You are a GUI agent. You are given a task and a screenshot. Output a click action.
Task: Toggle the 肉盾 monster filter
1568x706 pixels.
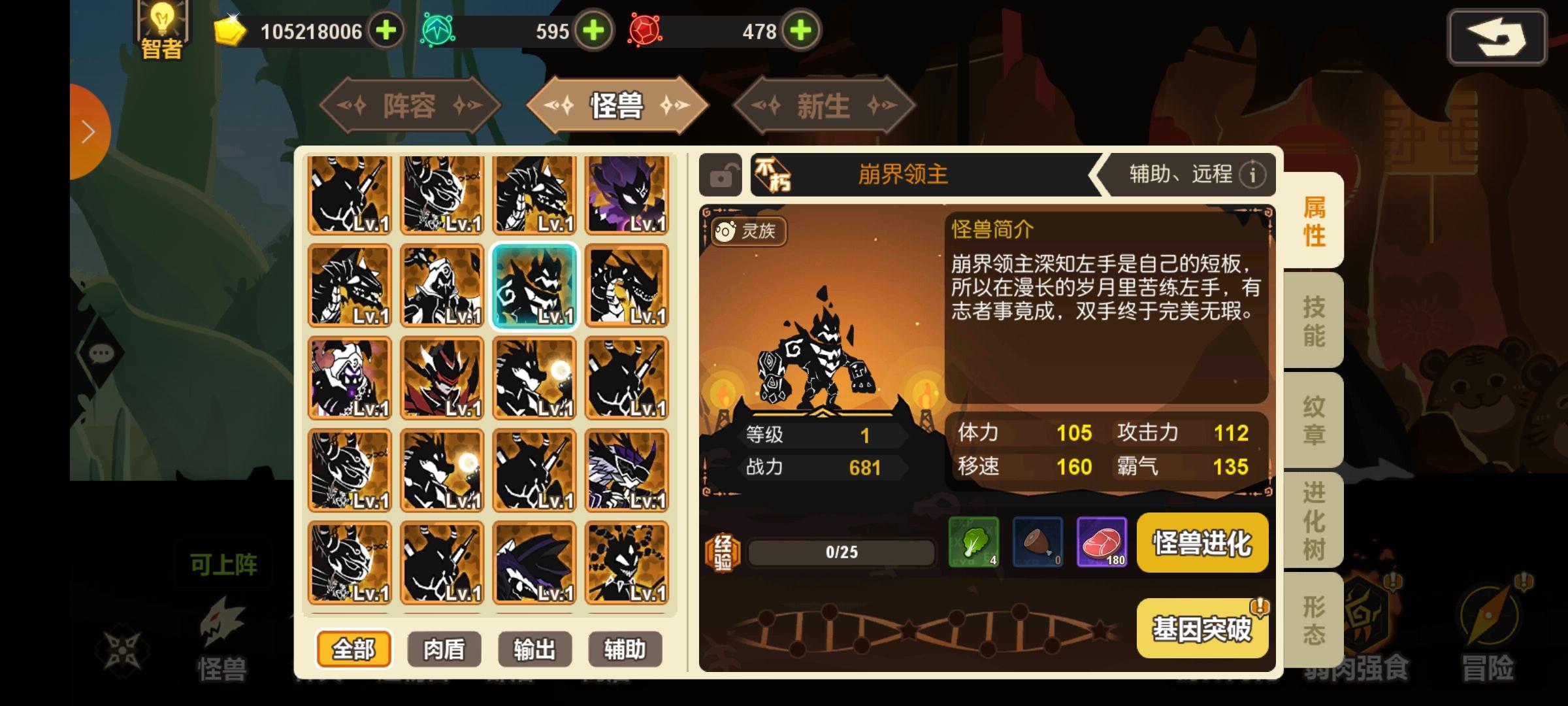443,649
